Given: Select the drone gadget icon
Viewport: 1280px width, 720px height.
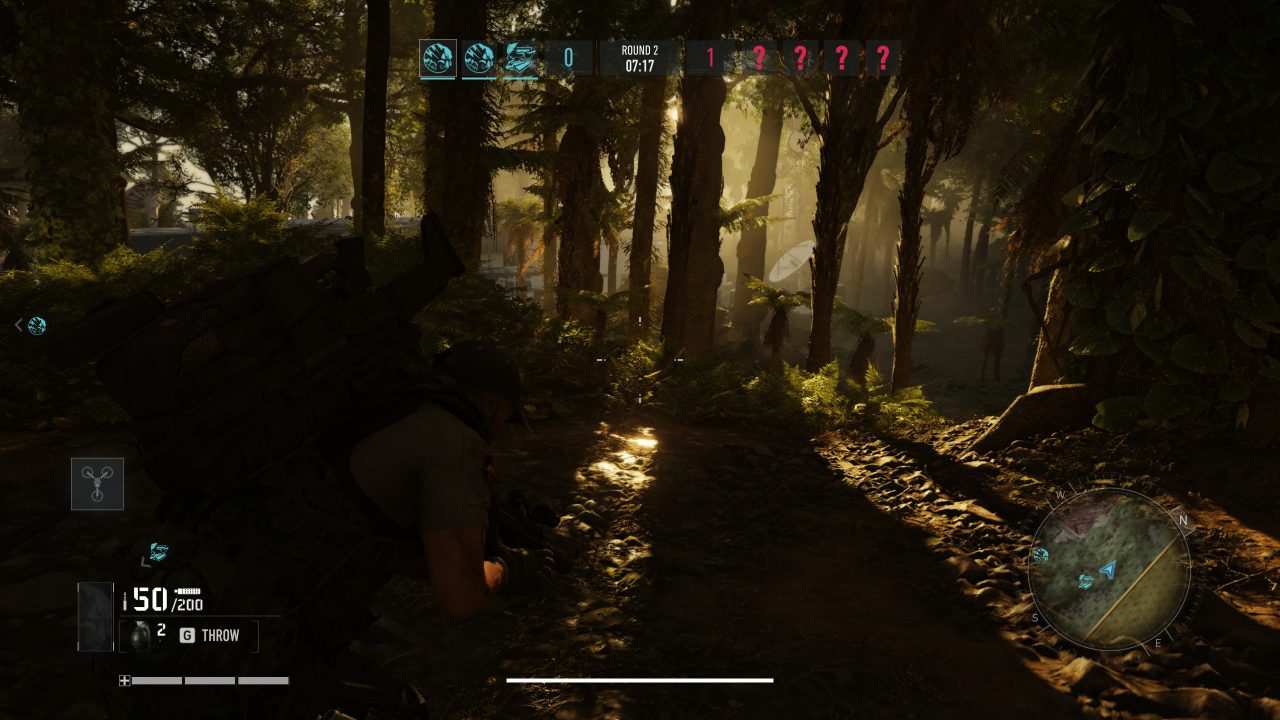Looking at the screenshot, I should 97,484.
